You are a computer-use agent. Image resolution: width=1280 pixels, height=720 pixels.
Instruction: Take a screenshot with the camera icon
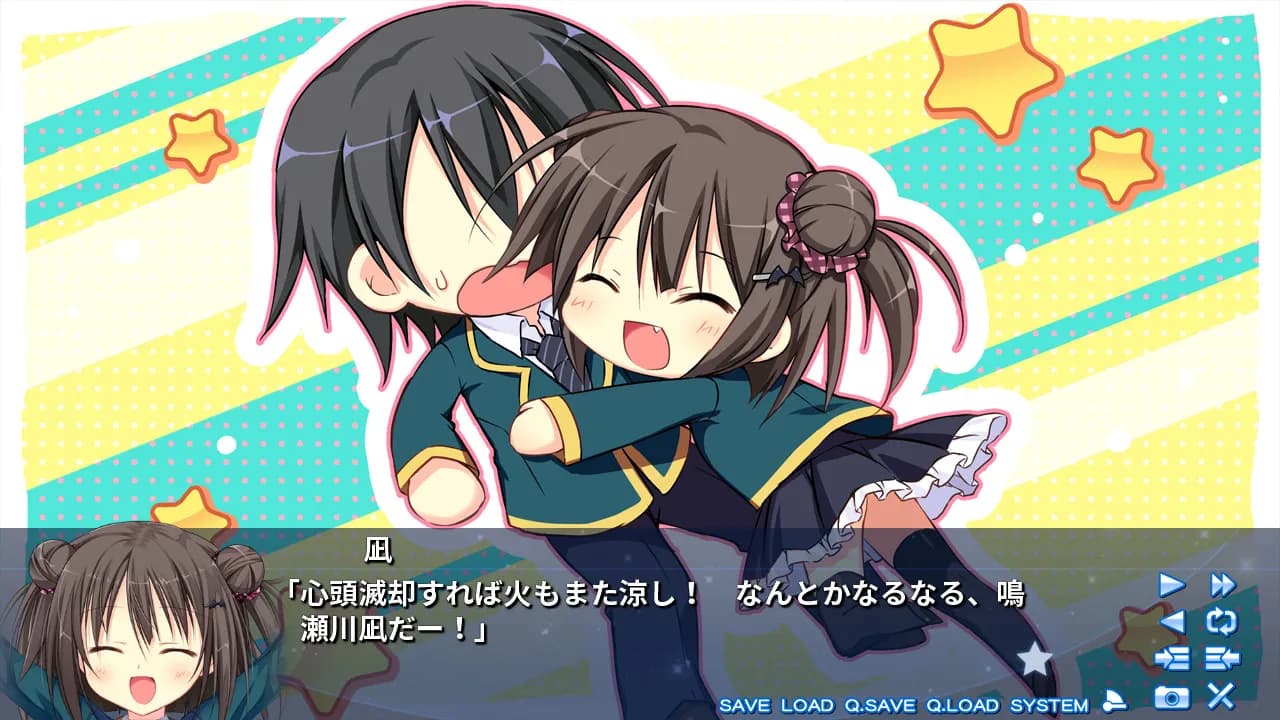point(1171,696)
